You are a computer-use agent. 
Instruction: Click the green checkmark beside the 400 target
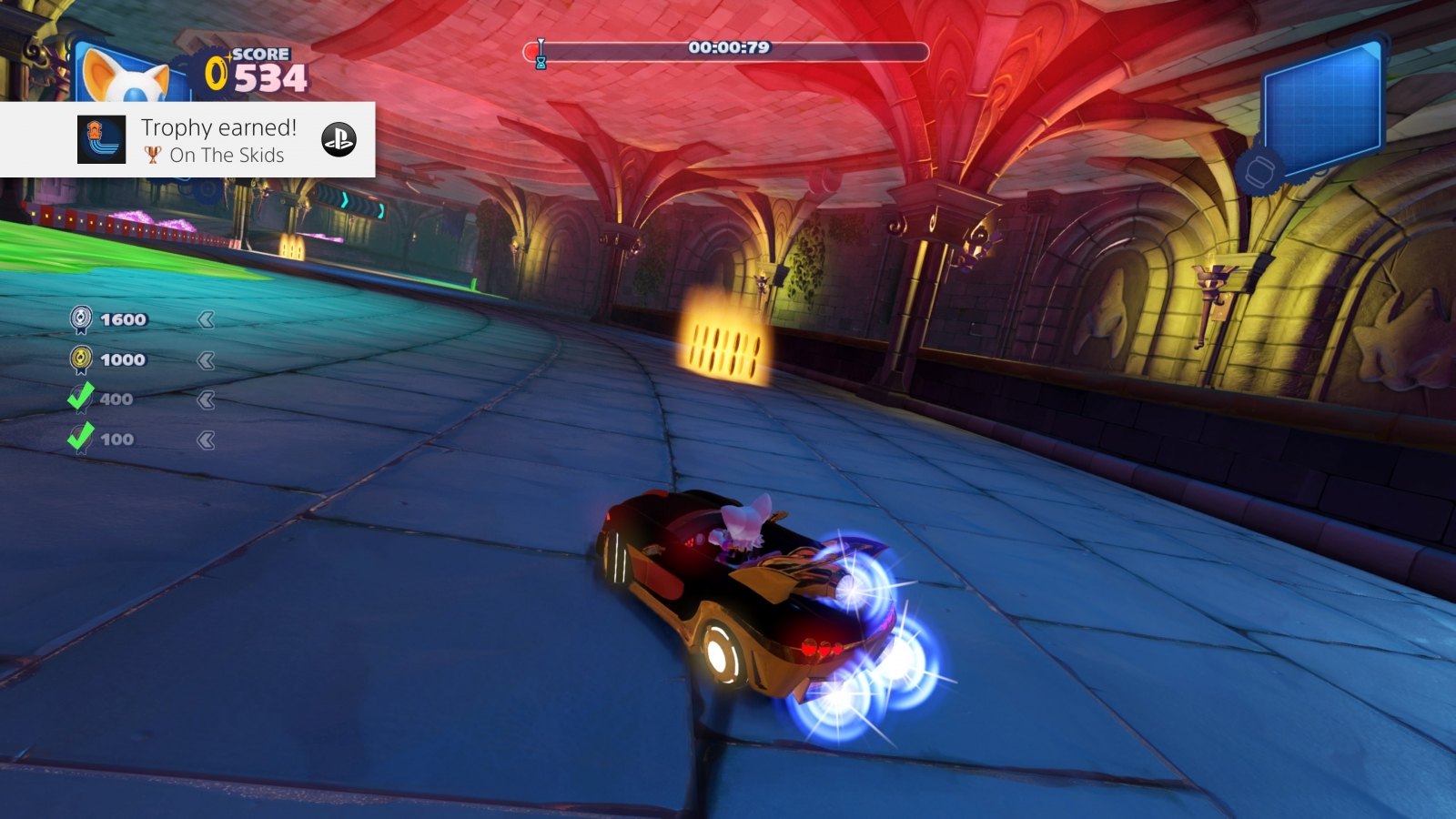[x=82, y=398]
